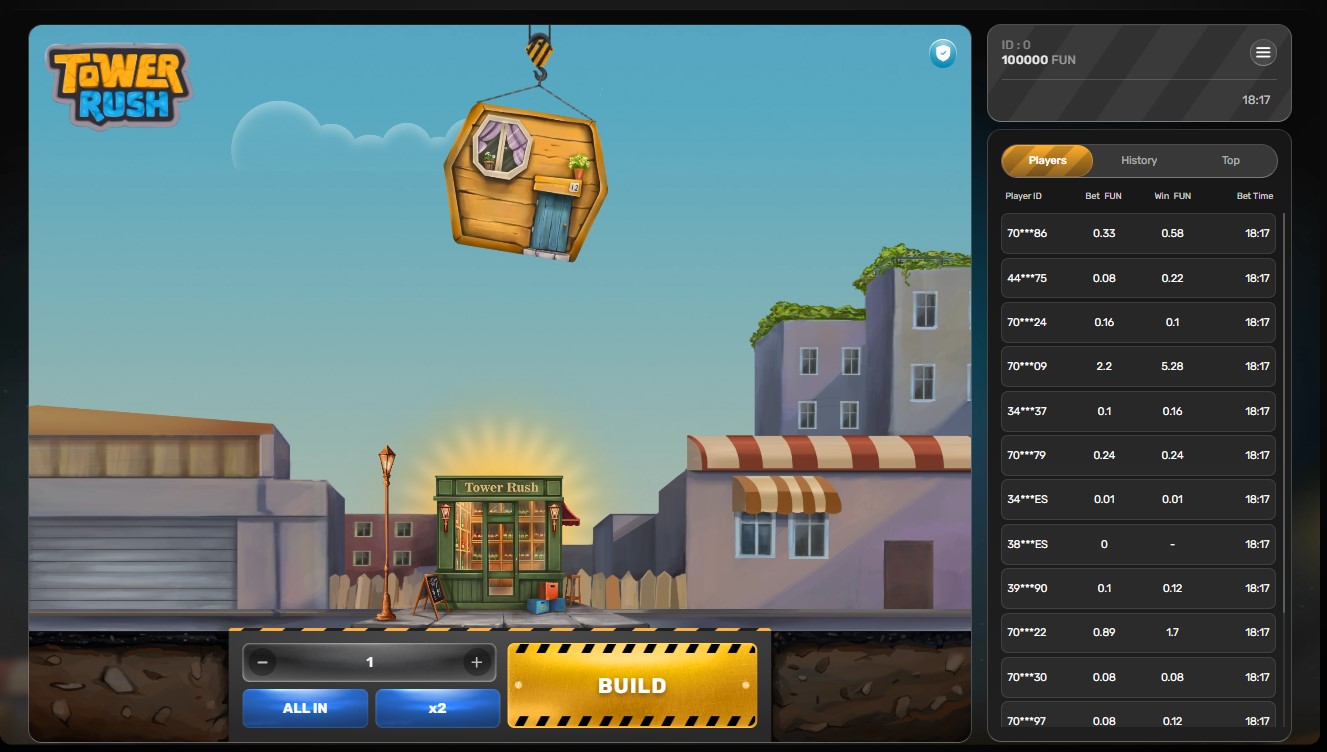Click the yellow BUILD button
The height and width of the screenshot is (752, 1327).
[632, 685]
